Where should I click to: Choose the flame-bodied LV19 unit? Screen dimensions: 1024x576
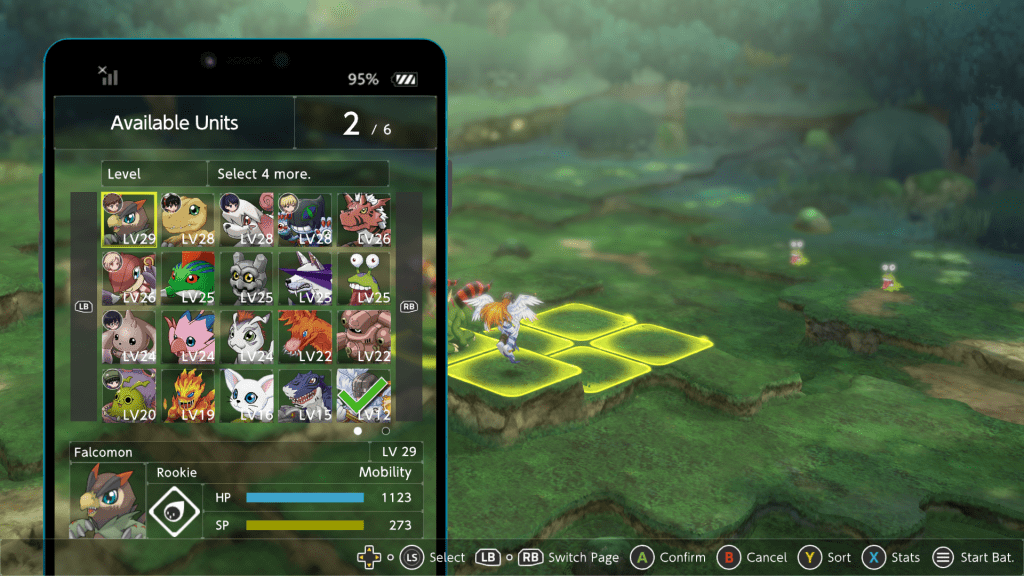click(188, 395)
